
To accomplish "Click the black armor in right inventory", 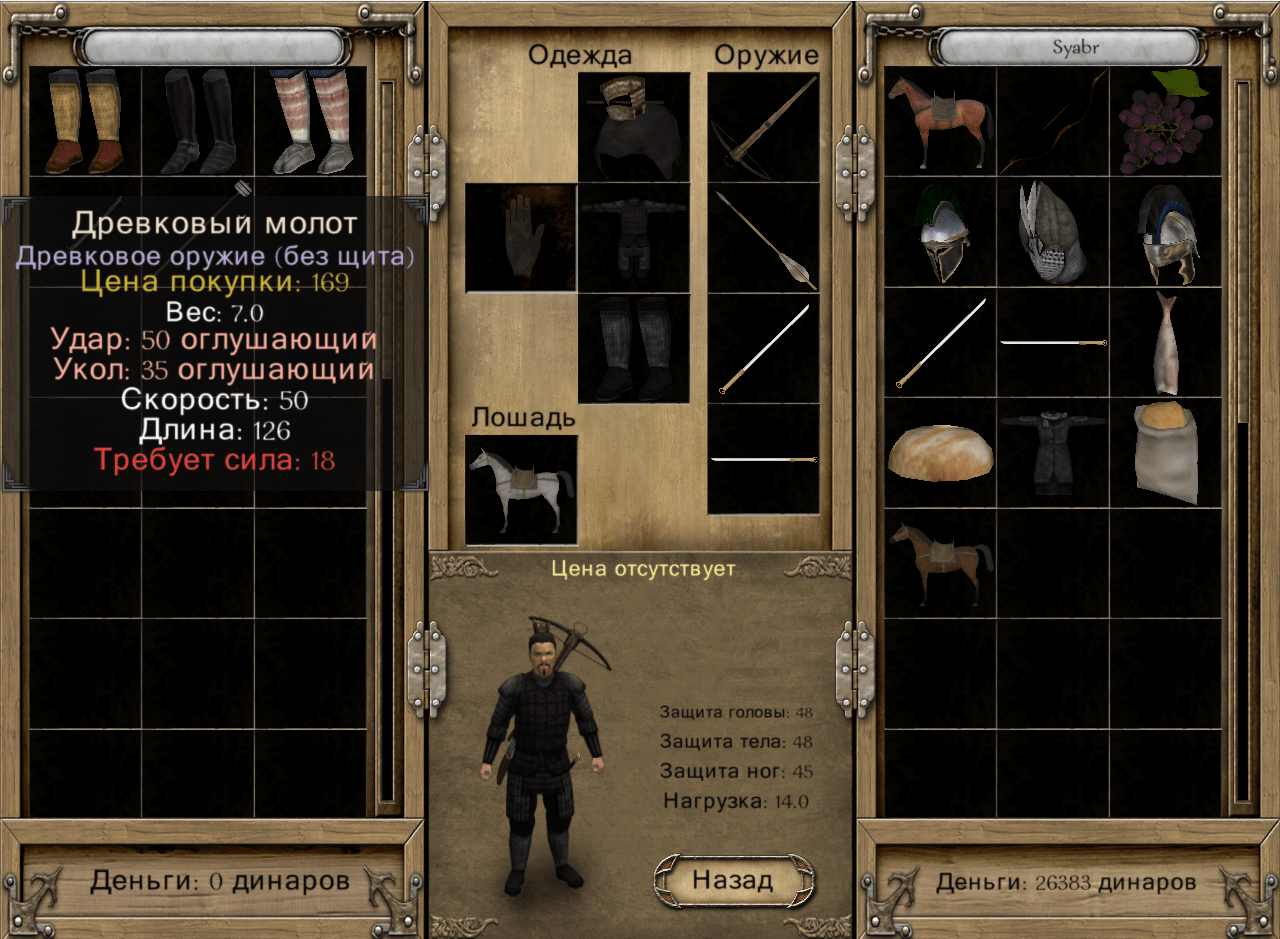I will point(1052,452).
